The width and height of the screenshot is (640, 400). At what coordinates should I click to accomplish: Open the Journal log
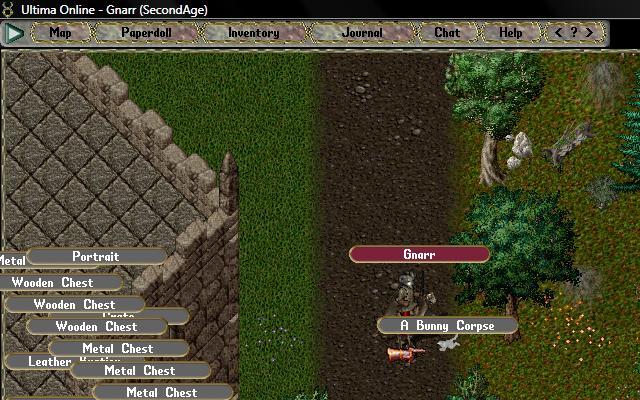362,33
